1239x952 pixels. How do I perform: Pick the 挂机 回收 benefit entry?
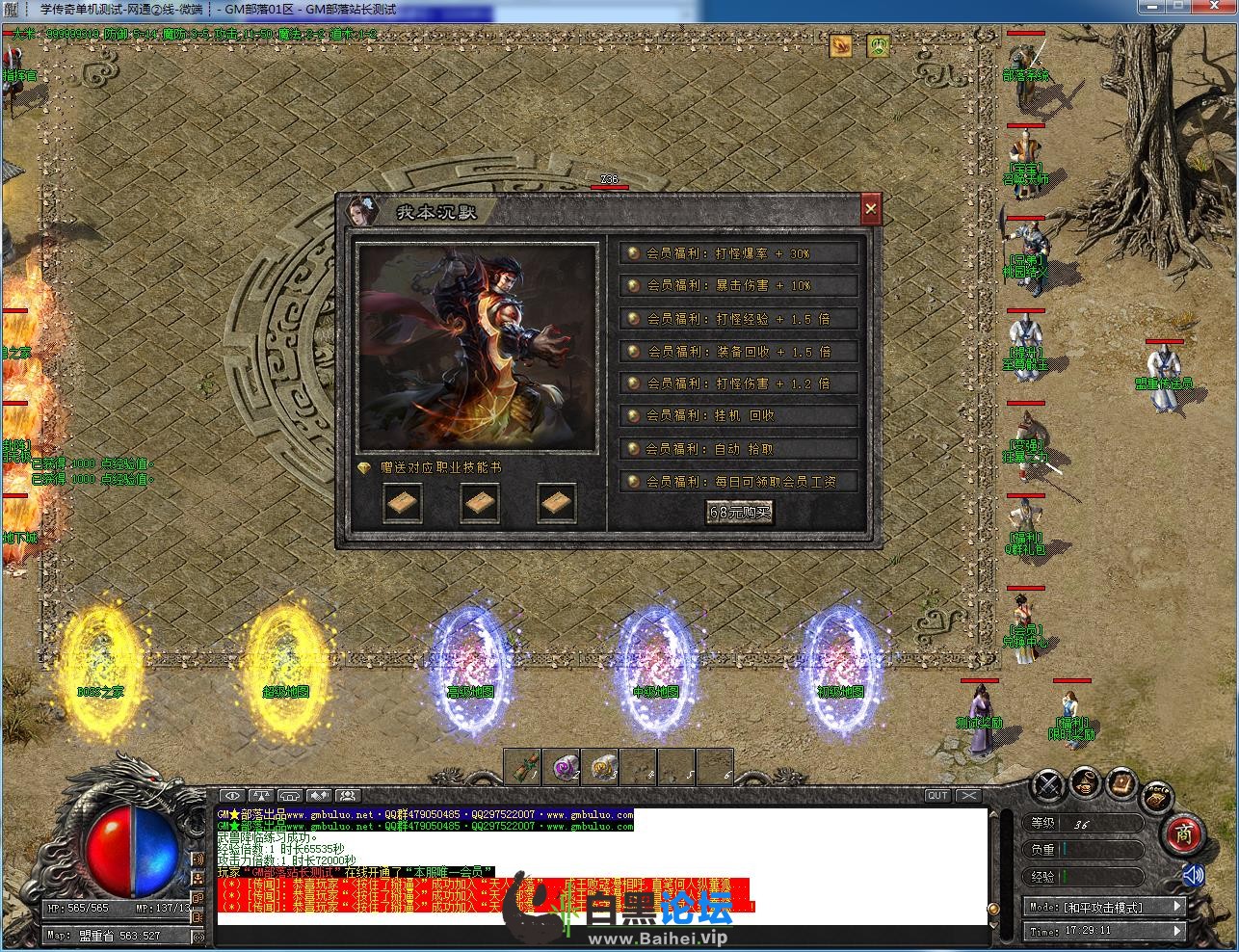pos(738,416)
